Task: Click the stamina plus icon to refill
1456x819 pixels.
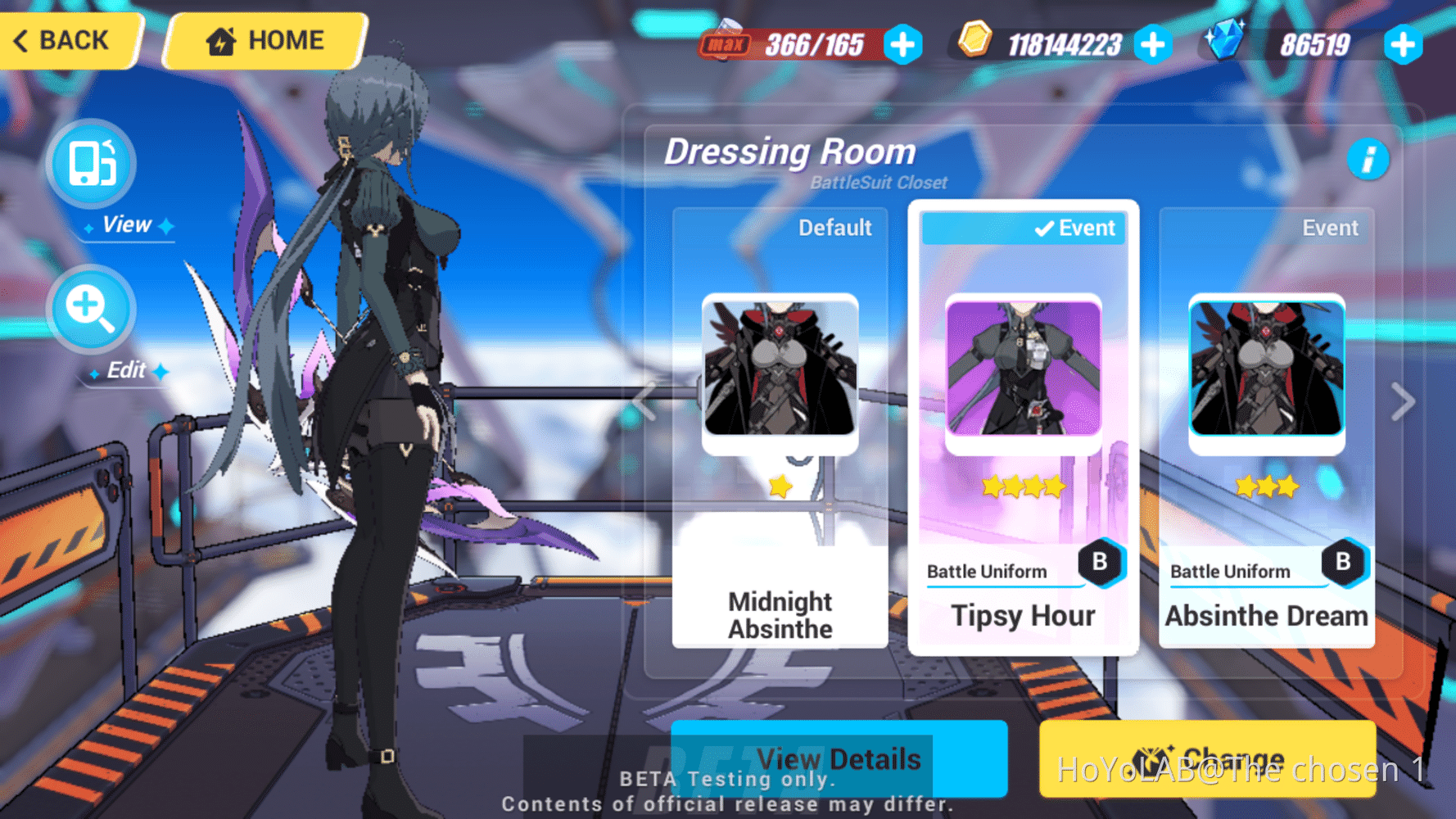Action: [x=902, y=45]
